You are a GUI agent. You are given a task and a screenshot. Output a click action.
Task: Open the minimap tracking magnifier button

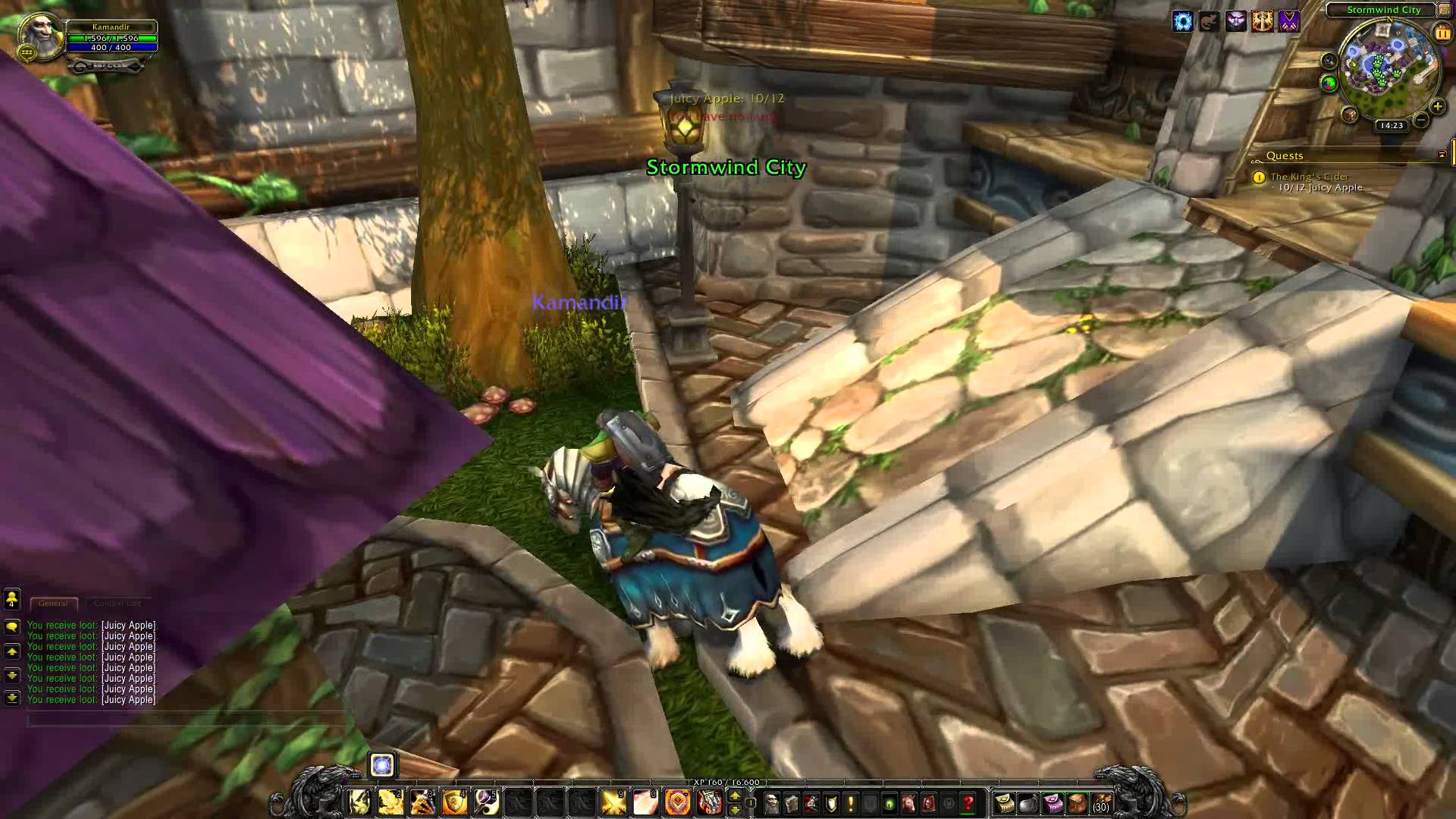[x=1329, y=61]
